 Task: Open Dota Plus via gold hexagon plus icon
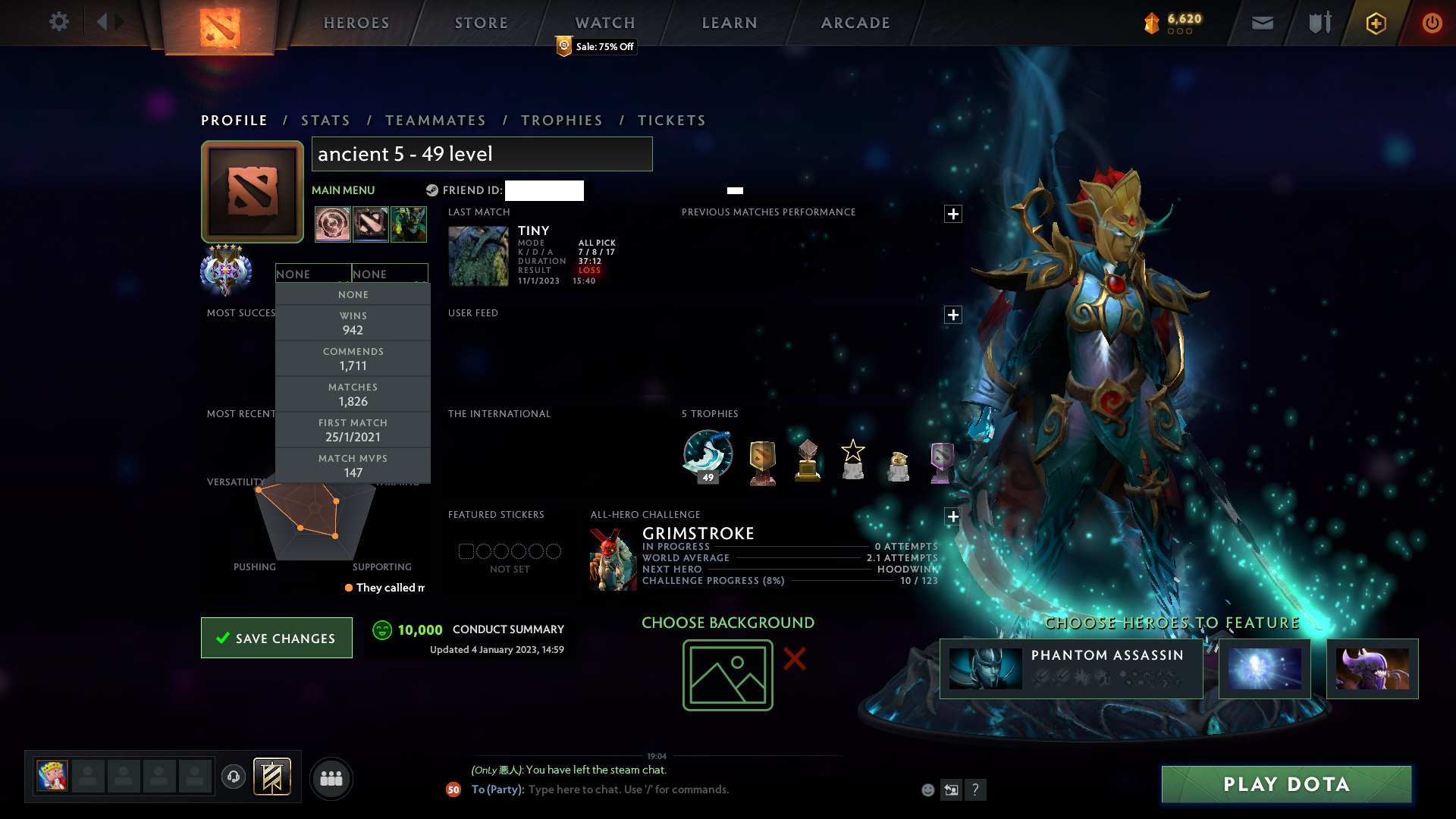tap(1375, 23)
